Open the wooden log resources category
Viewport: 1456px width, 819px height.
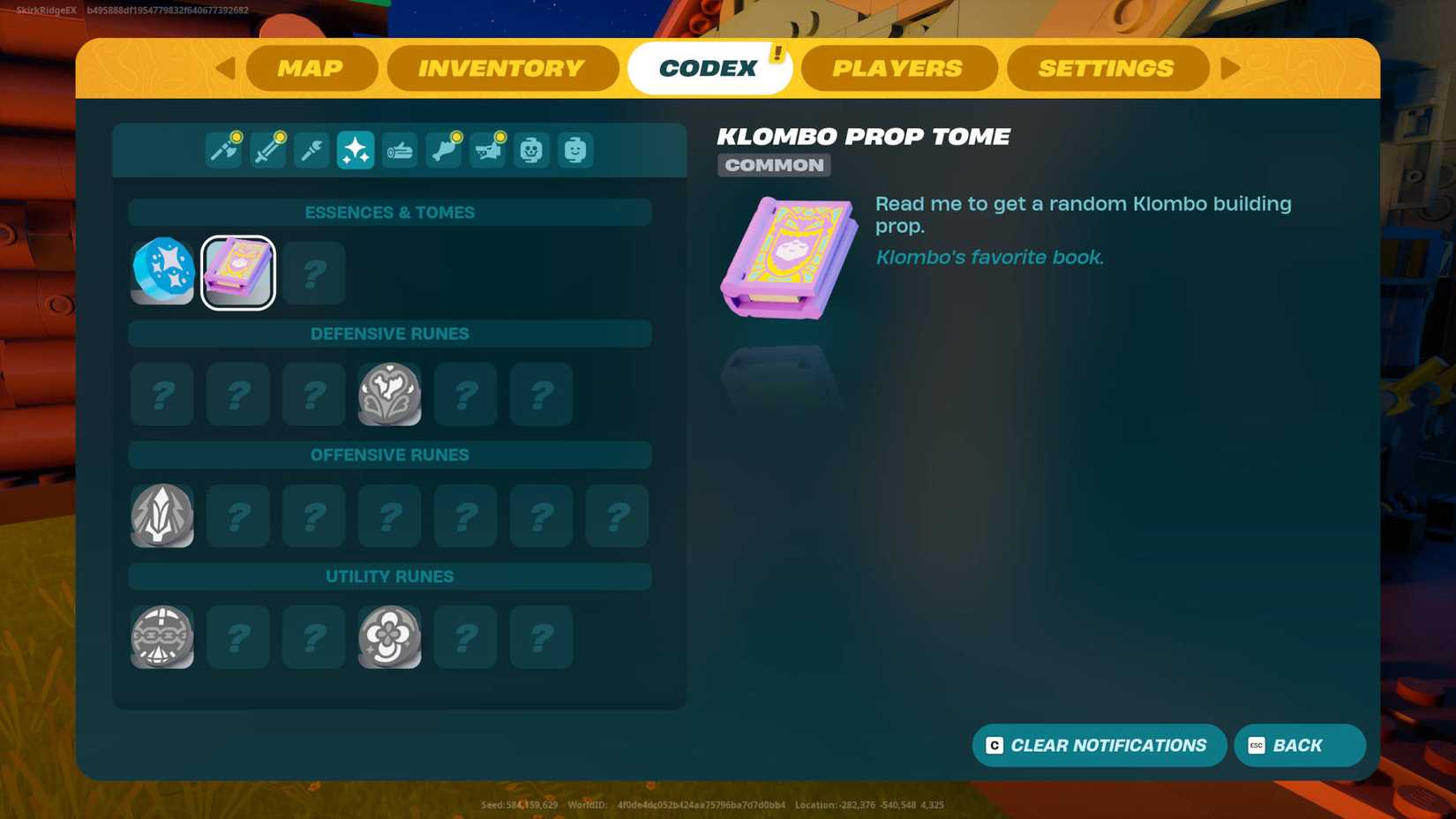pyautogui.click(x=400, y=149)
